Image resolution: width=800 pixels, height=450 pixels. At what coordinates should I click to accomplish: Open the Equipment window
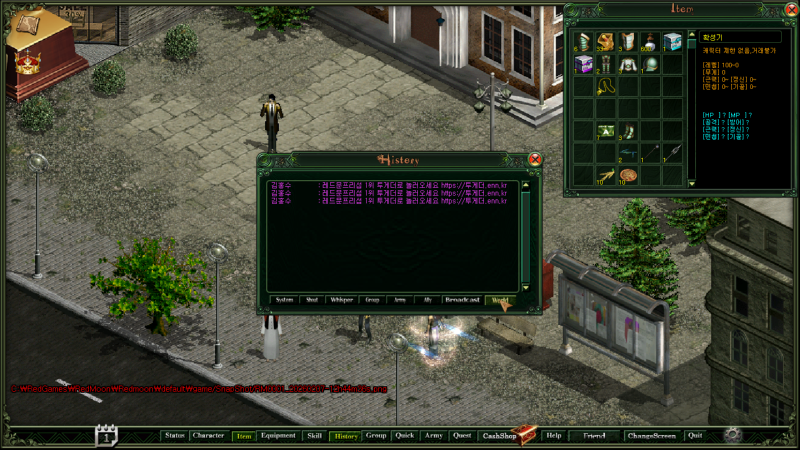pos(278,436)
